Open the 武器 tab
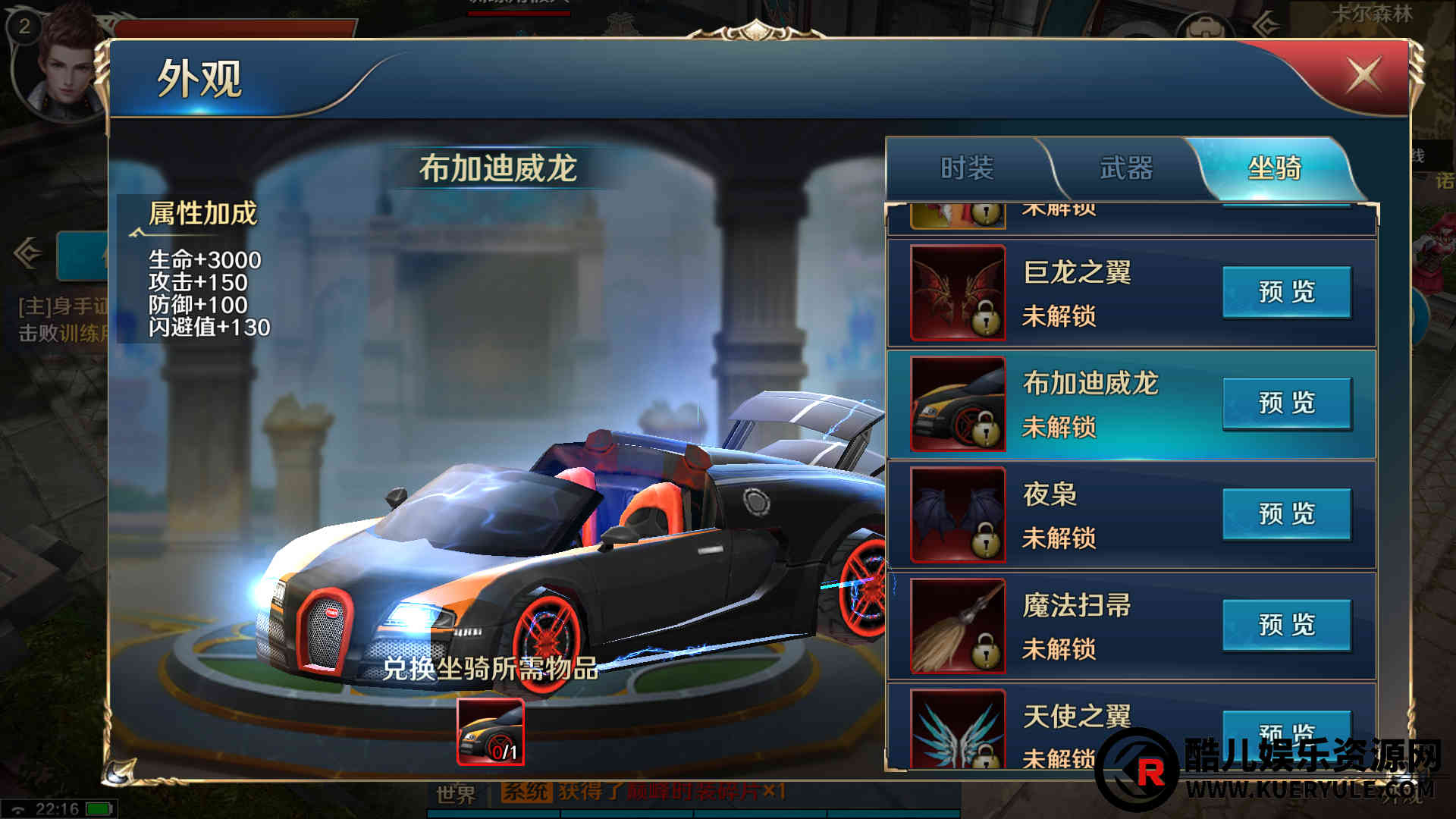This screenshot has height=819, width=1456. [1126, 168]
